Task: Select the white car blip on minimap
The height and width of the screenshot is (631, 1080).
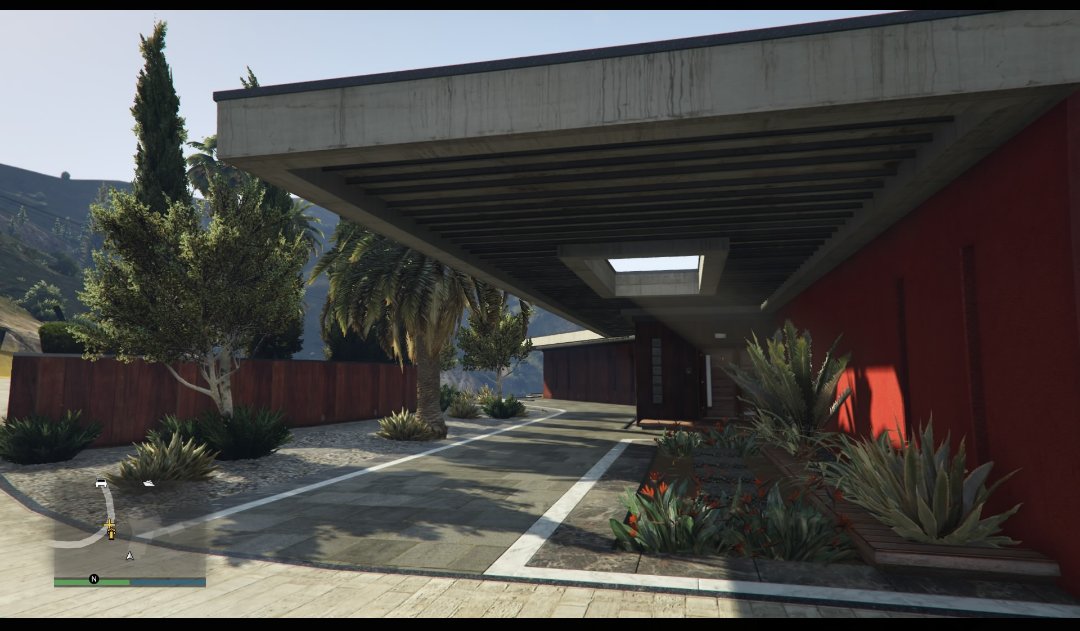Action: (x=101, y=483)
